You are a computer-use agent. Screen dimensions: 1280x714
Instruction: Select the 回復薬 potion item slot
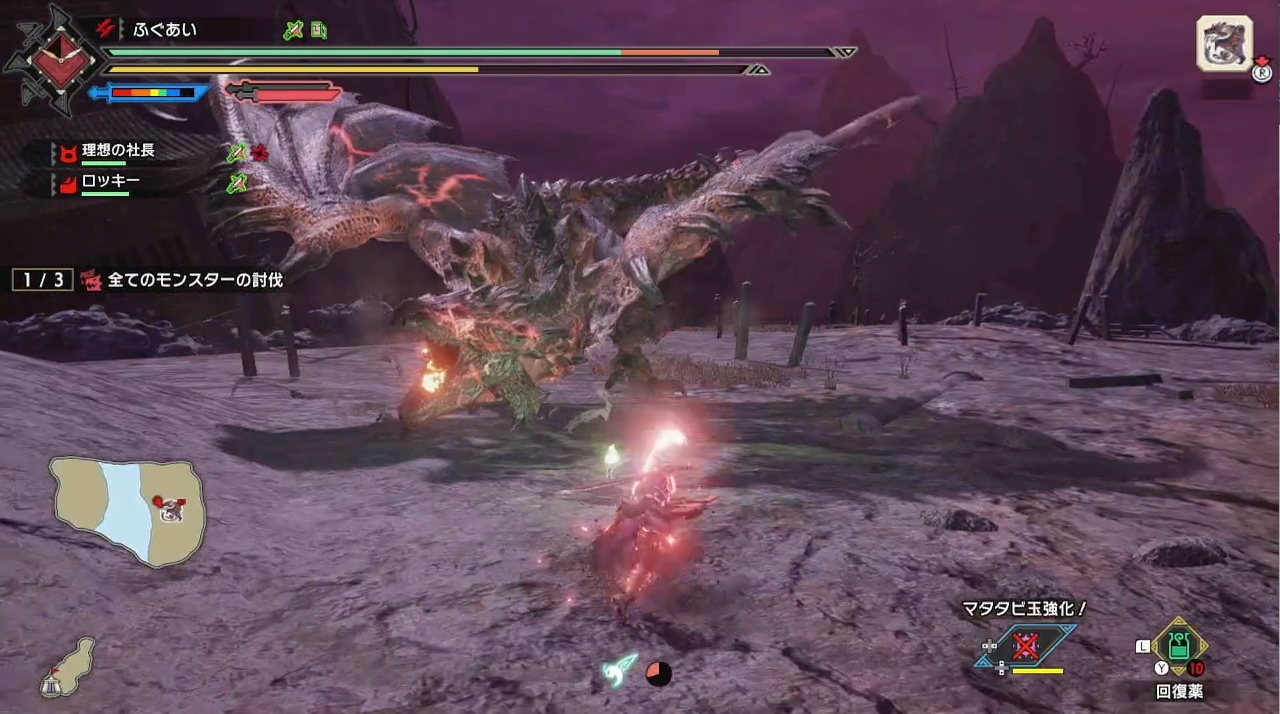click(1180, 646)
